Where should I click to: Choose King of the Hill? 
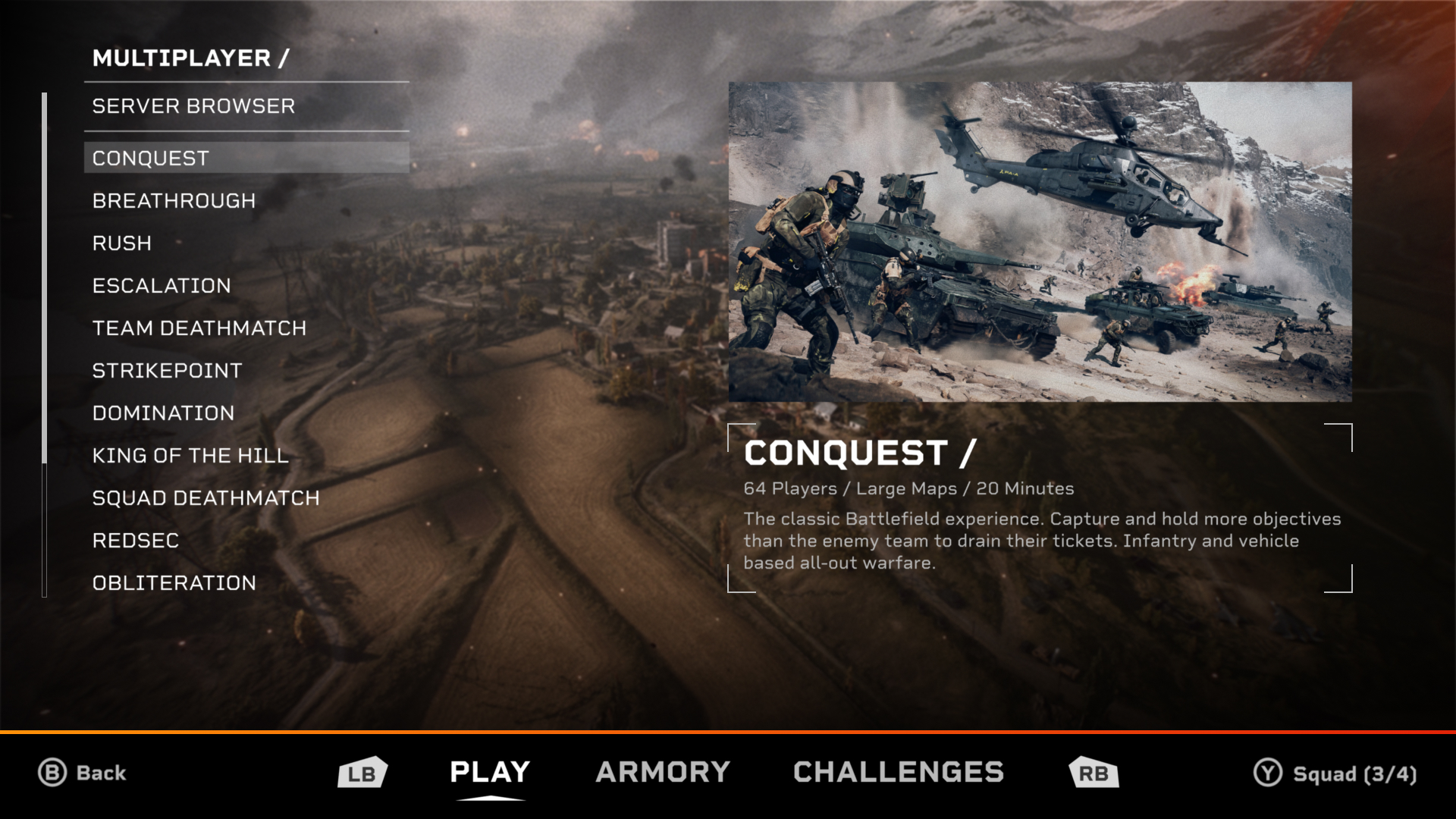pyautogui.click(x=190, y=456)
